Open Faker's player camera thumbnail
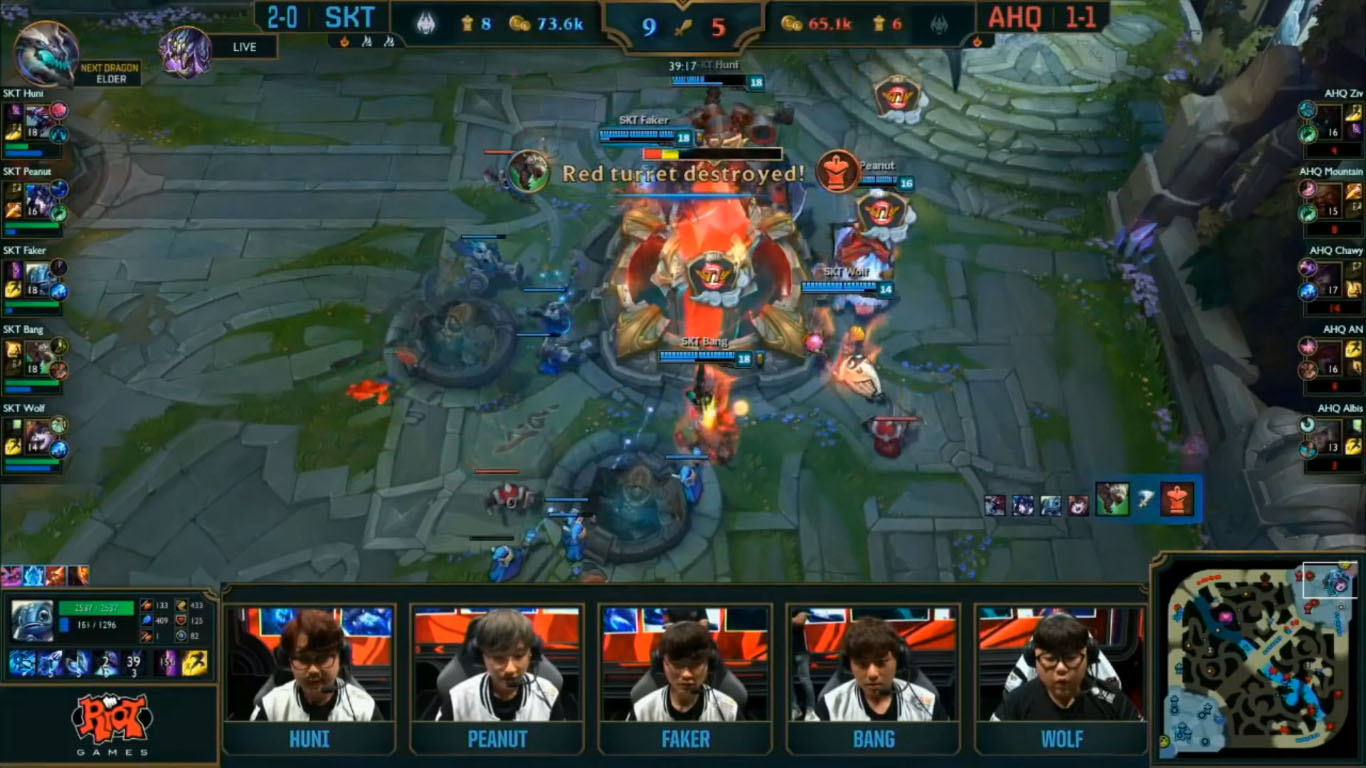This screenshot has width=1366, height=768. [x=685, y=663]
